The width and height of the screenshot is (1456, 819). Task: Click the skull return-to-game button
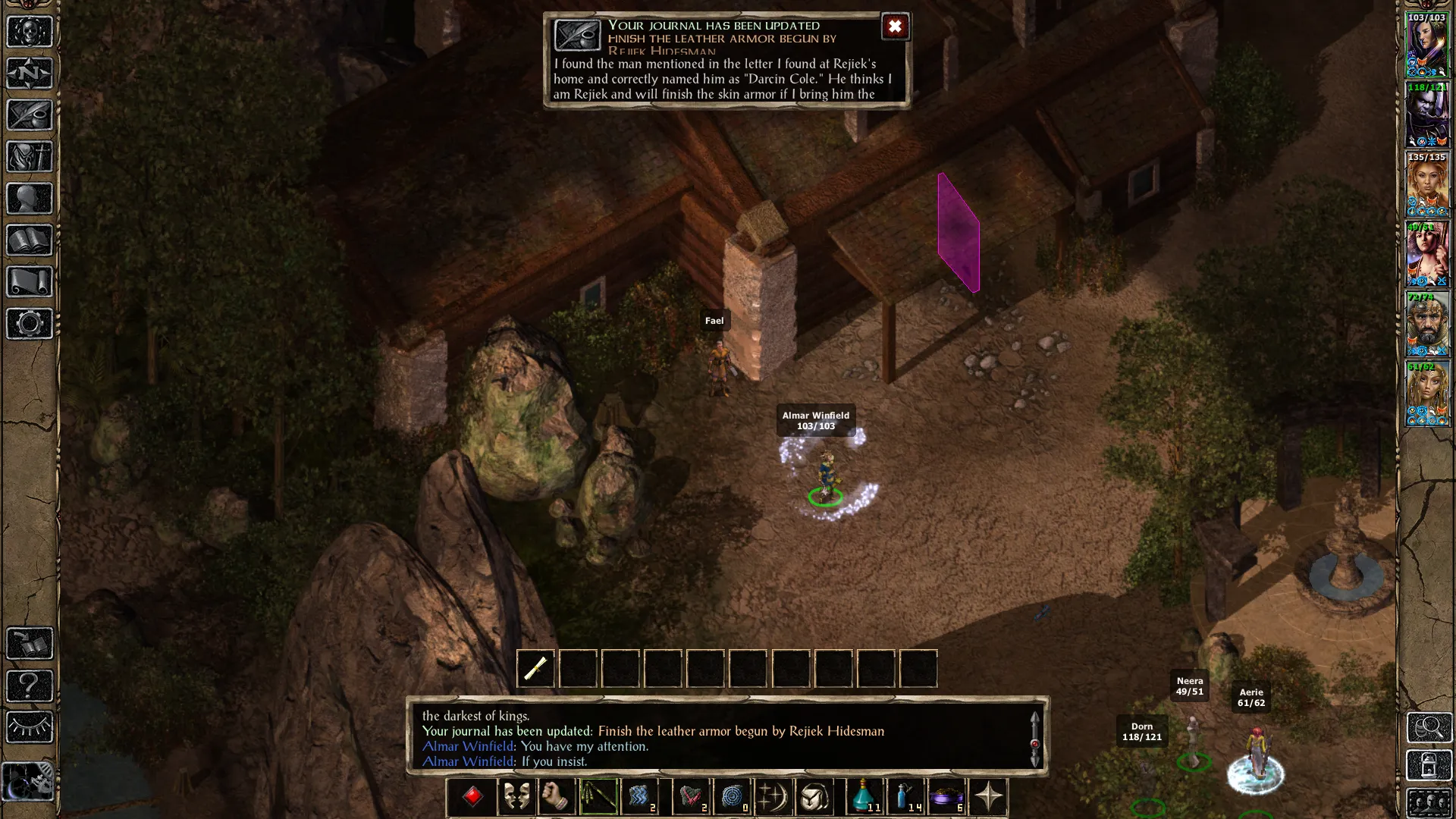pos(30,32)
